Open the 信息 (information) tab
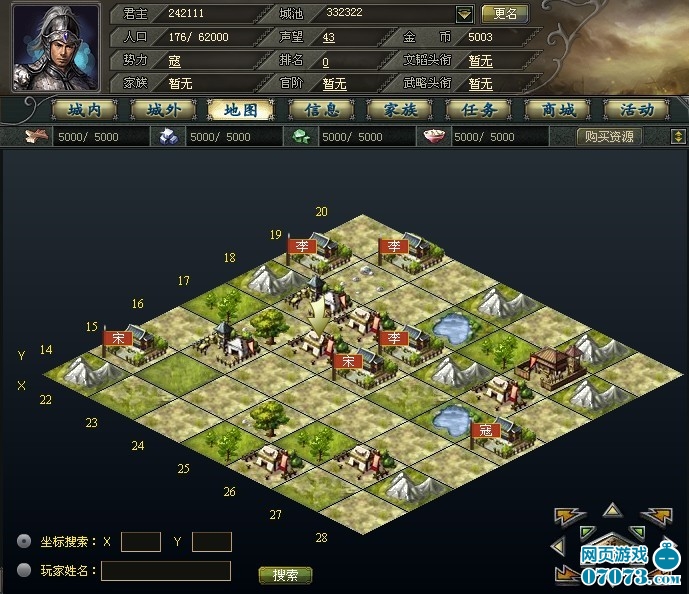 coord(320,110)
